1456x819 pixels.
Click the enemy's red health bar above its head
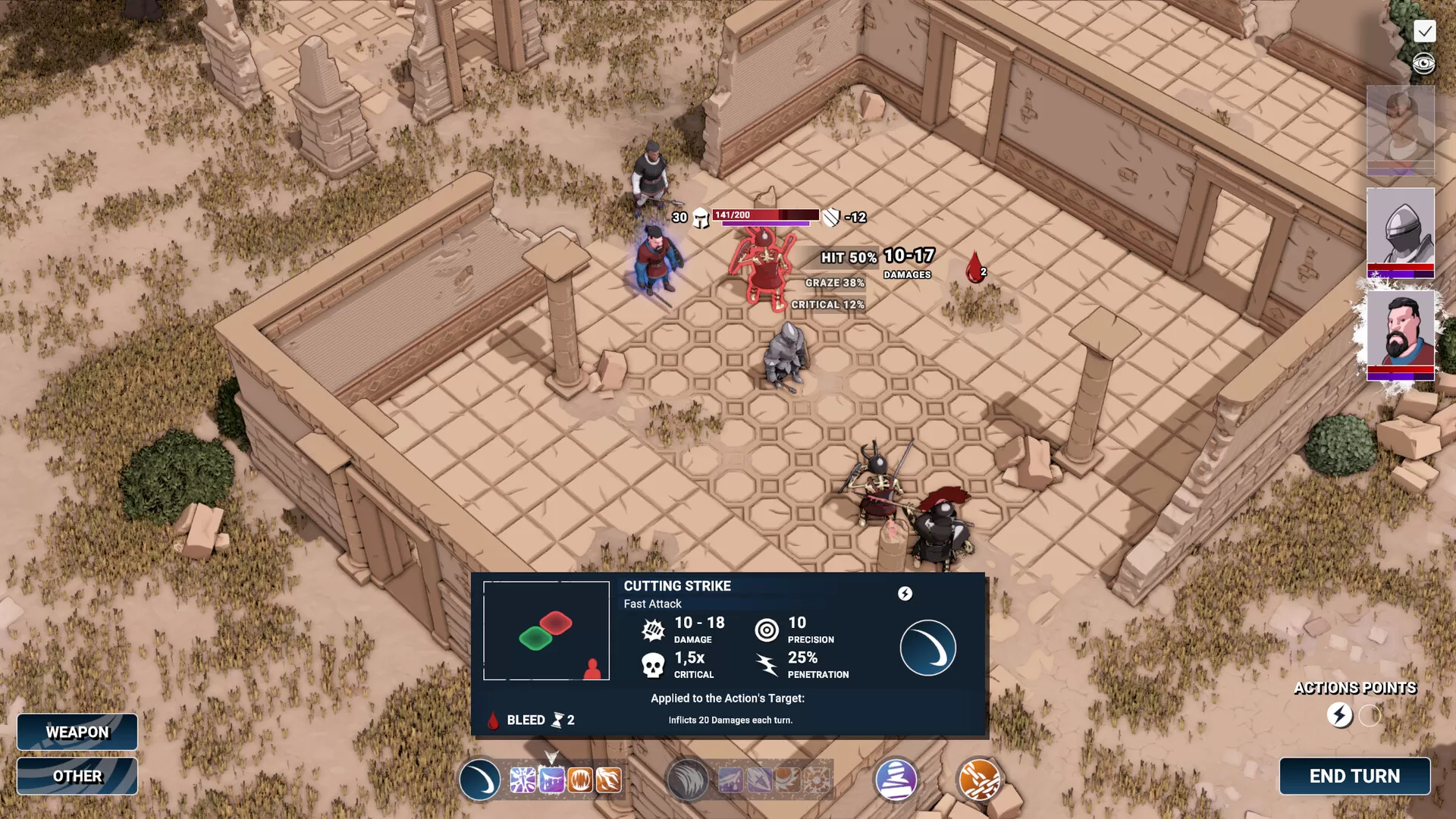[766, 215]
